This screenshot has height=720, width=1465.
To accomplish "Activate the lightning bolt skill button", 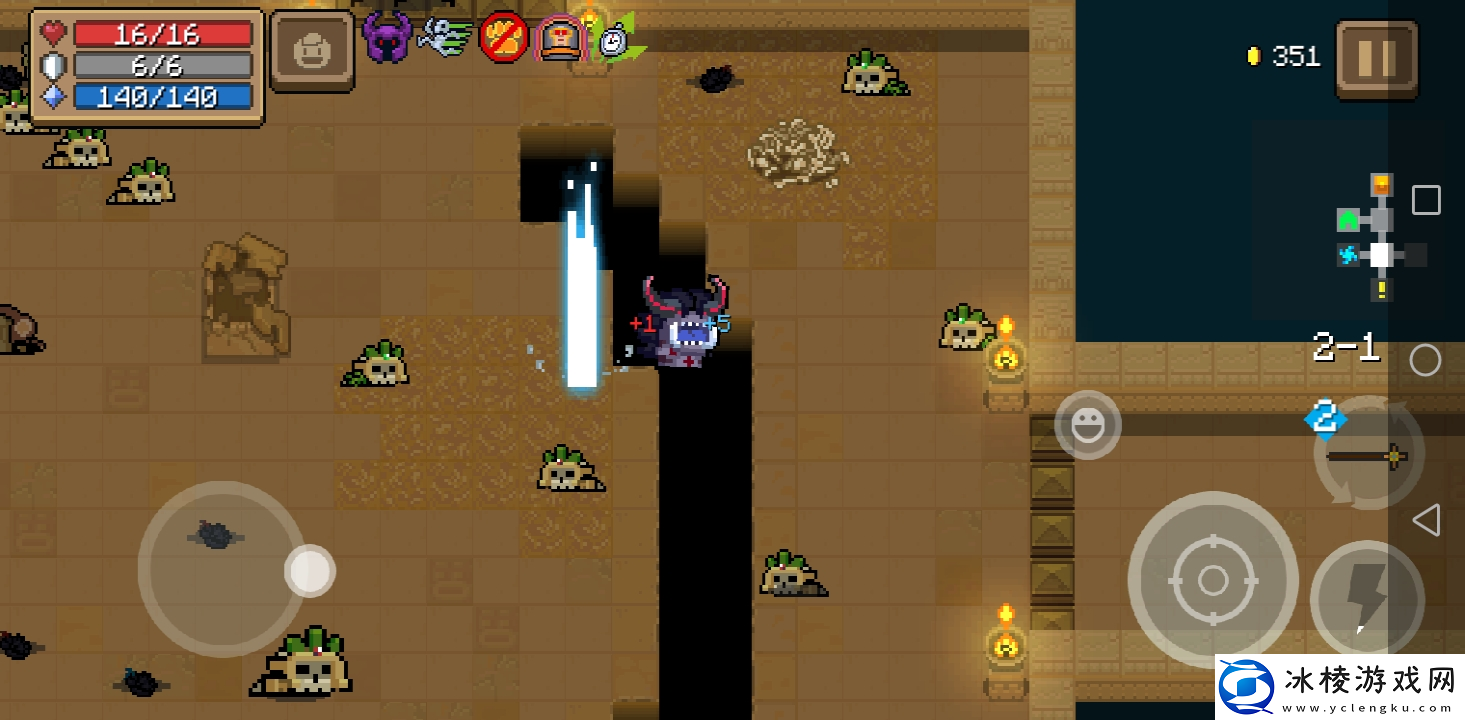I will click(x=1366, y=597).
